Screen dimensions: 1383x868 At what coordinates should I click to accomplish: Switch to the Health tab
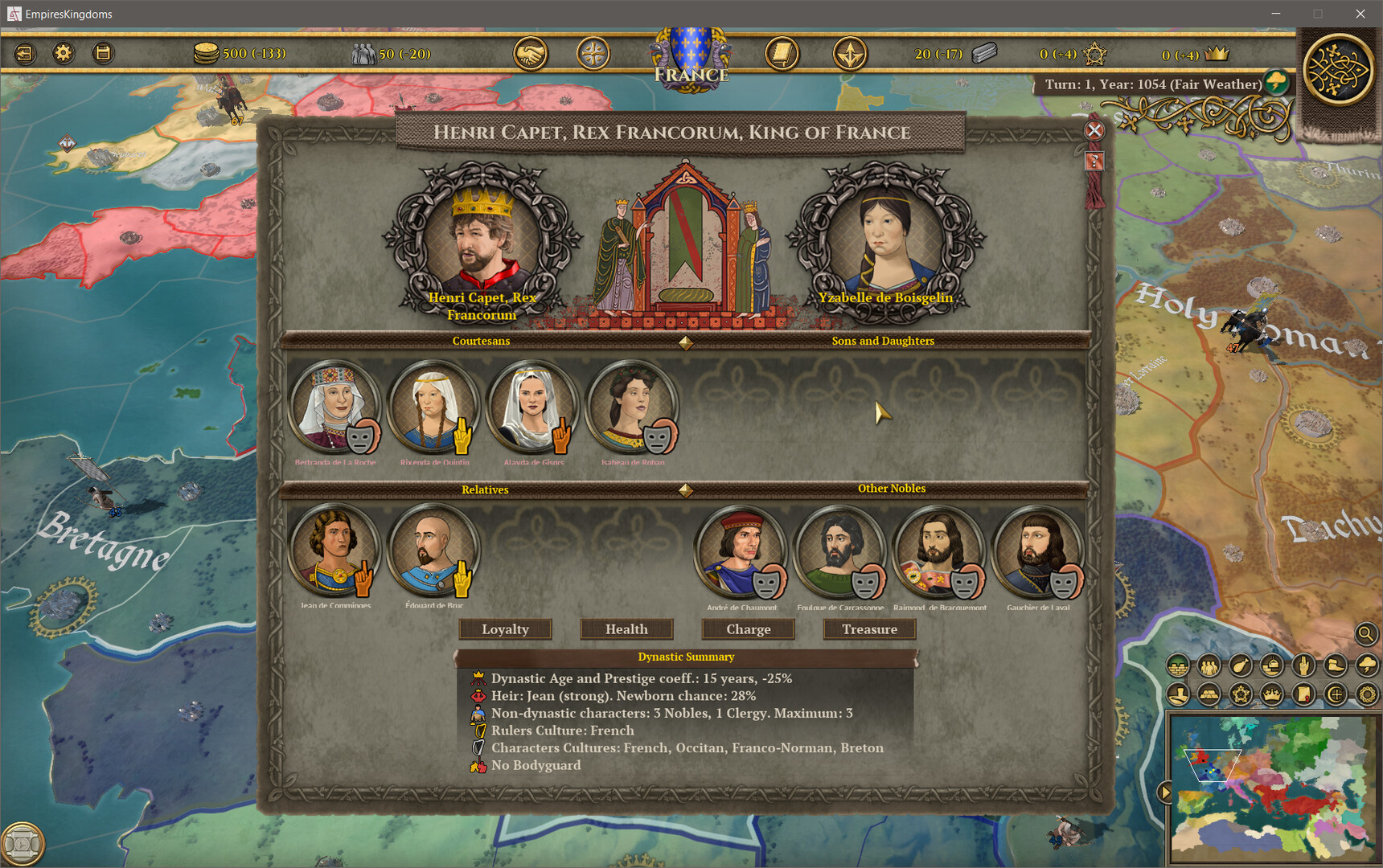627,629
